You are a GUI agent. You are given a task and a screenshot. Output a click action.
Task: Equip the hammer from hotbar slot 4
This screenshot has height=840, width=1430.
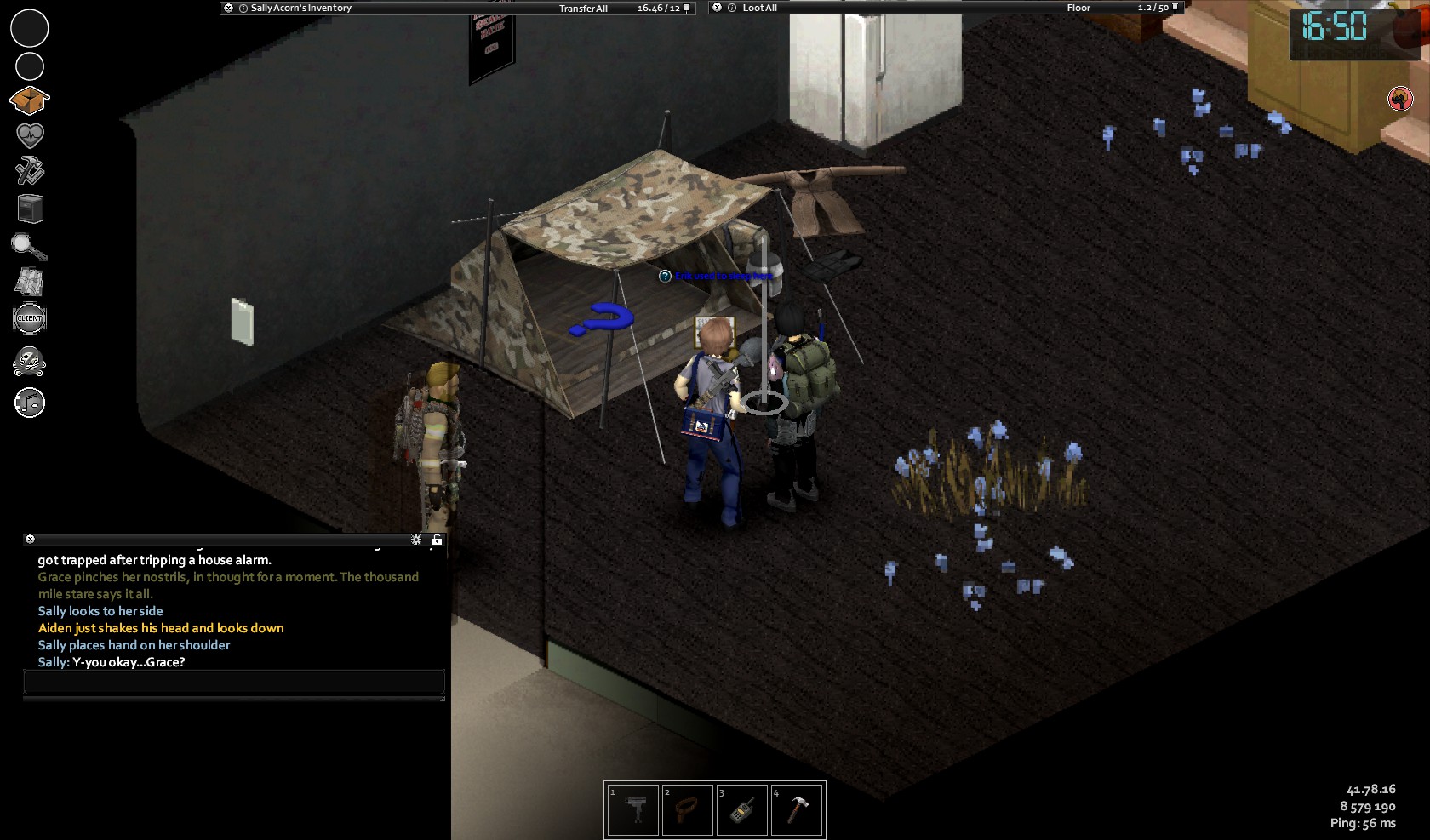pyautogui.click(x=797, y=810)
